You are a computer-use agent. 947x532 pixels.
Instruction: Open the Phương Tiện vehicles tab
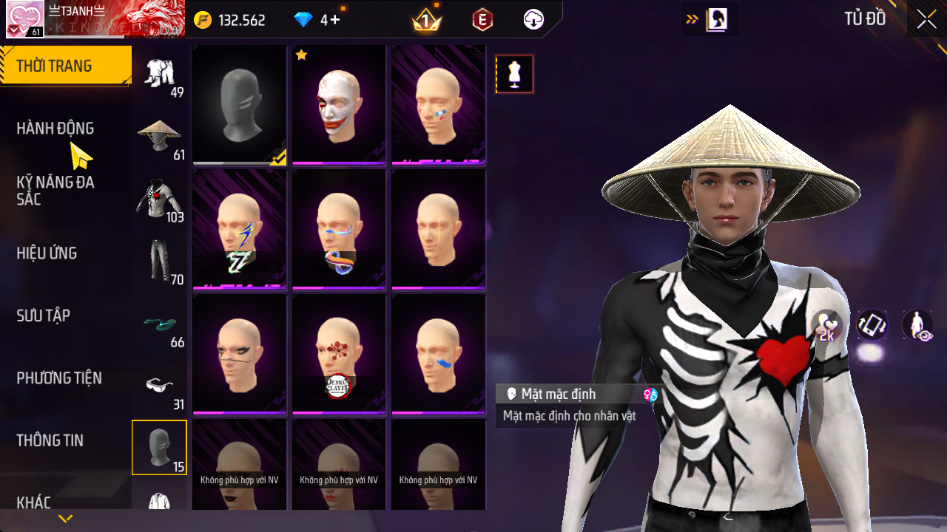coord(59,378)
